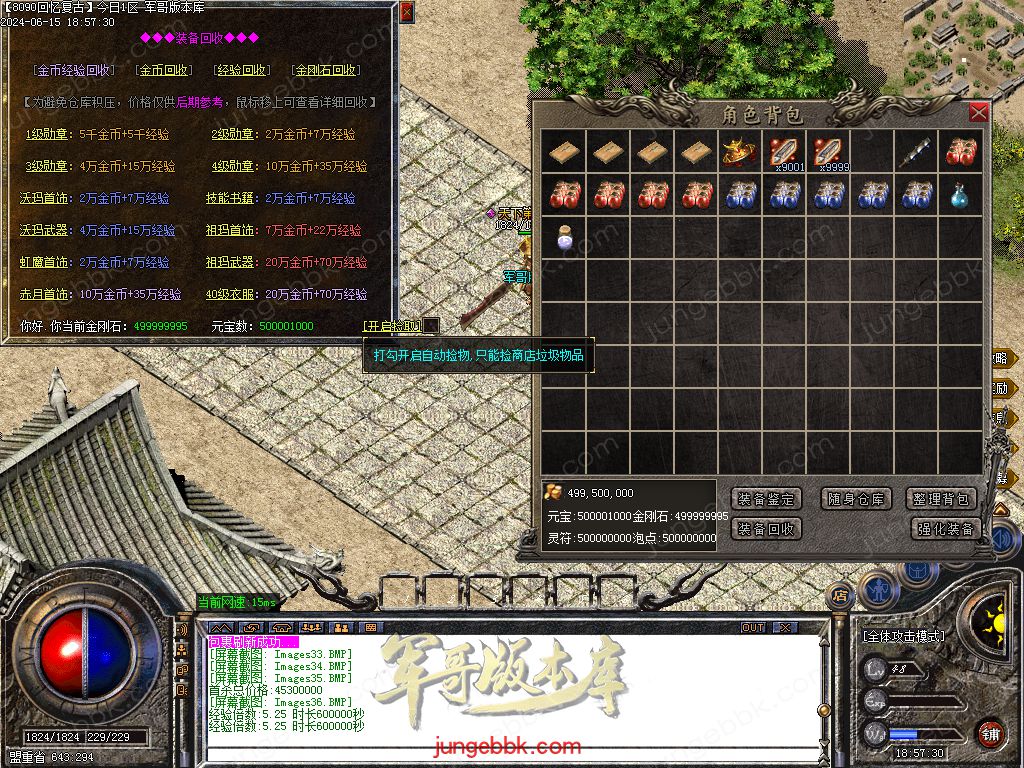Select the golden helmet item in the bag
The width and height of the screenshot is (1024, 768).
(739, 151)
